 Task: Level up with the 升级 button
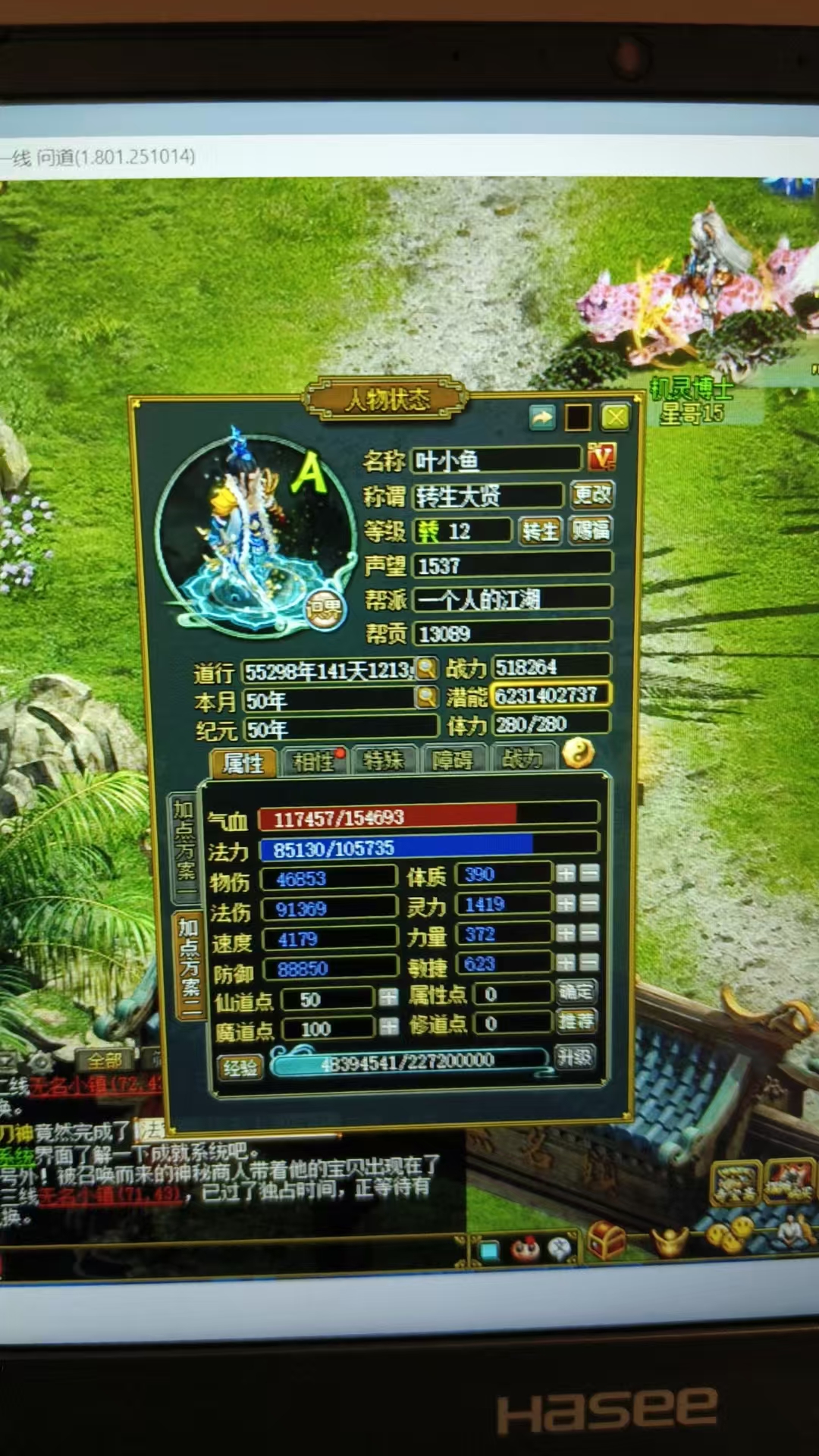574,1057
